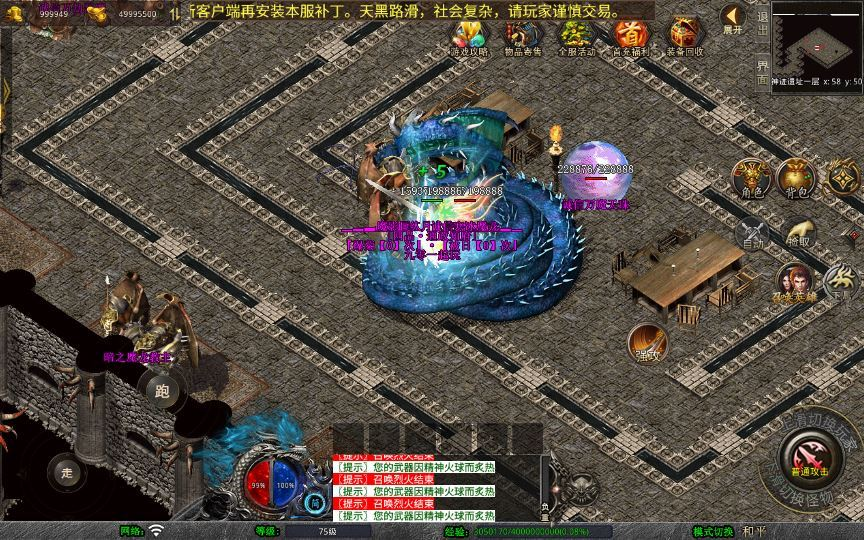Click the 界面 interface button
Image resolution: width=864 pixels, height=540 pixels.
762,70
